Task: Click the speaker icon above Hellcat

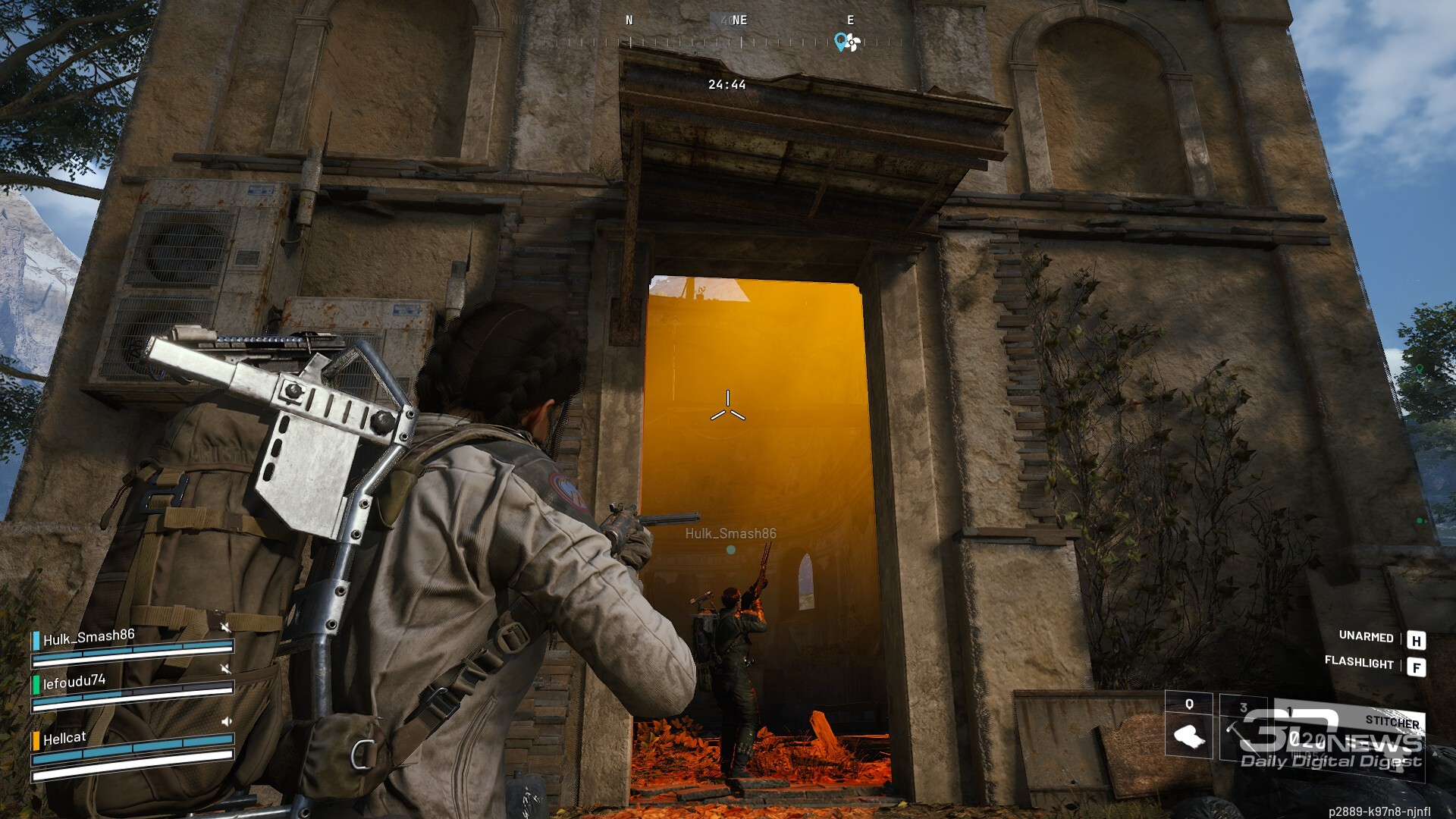Action: click(225, 721)
